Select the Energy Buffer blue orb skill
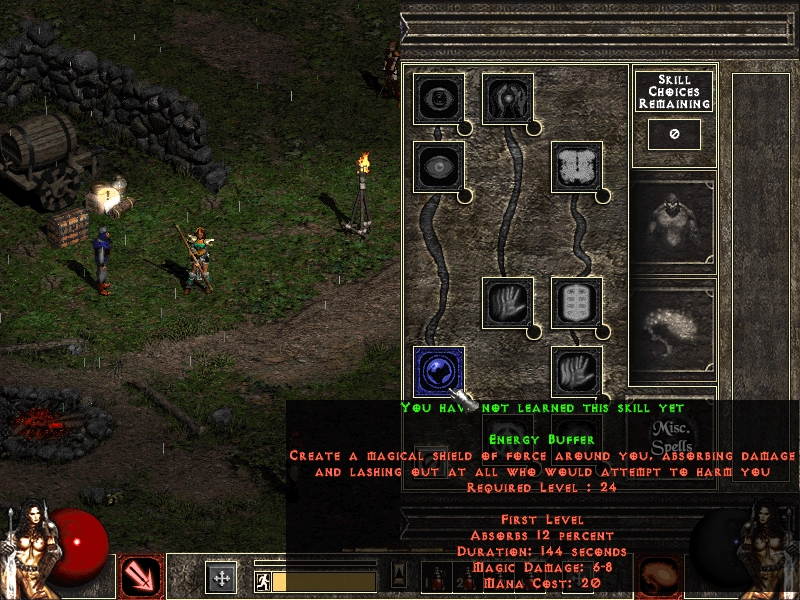 coord(438,370)
